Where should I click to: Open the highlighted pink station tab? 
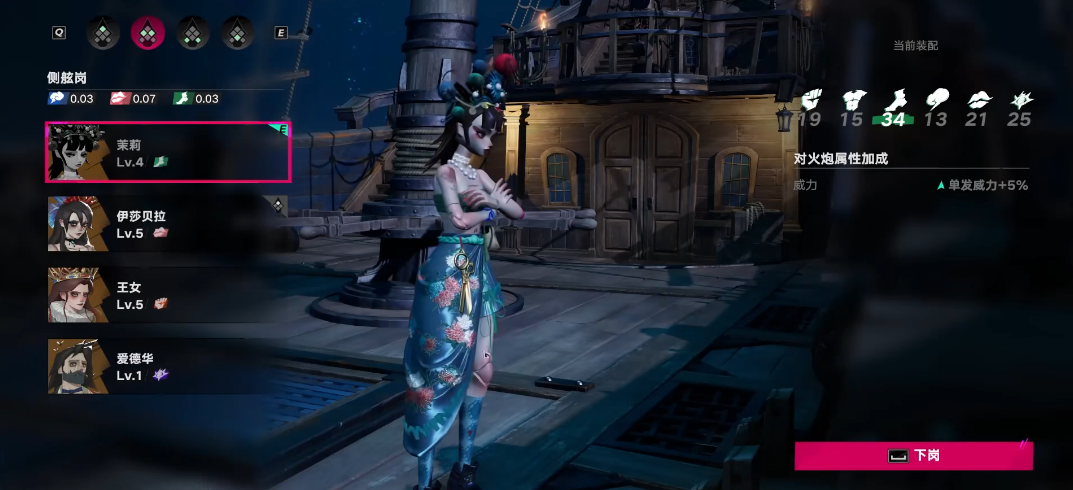tap(148, 33)
